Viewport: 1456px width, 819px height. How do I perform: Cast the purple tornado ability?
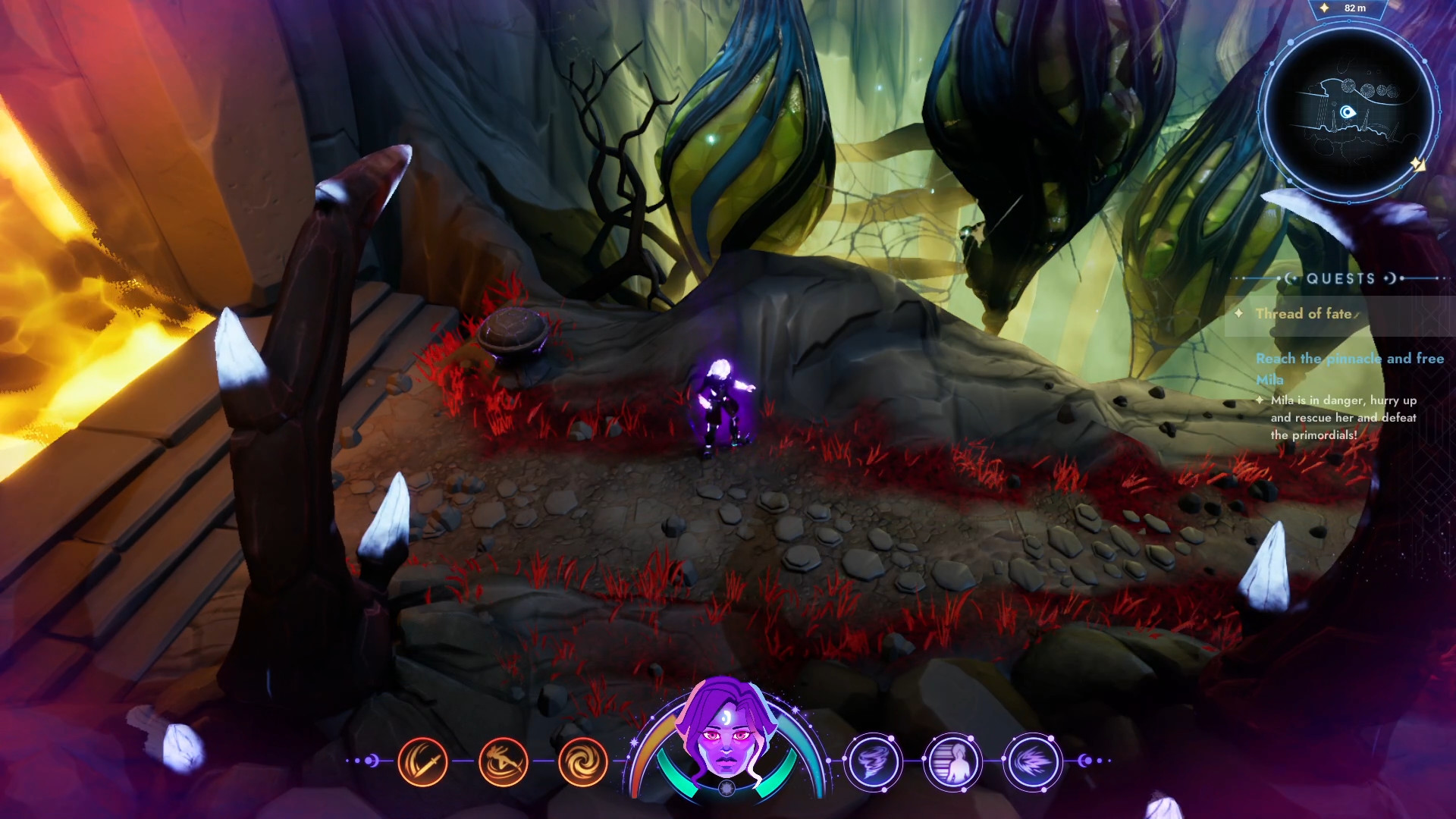pos(874,761)
